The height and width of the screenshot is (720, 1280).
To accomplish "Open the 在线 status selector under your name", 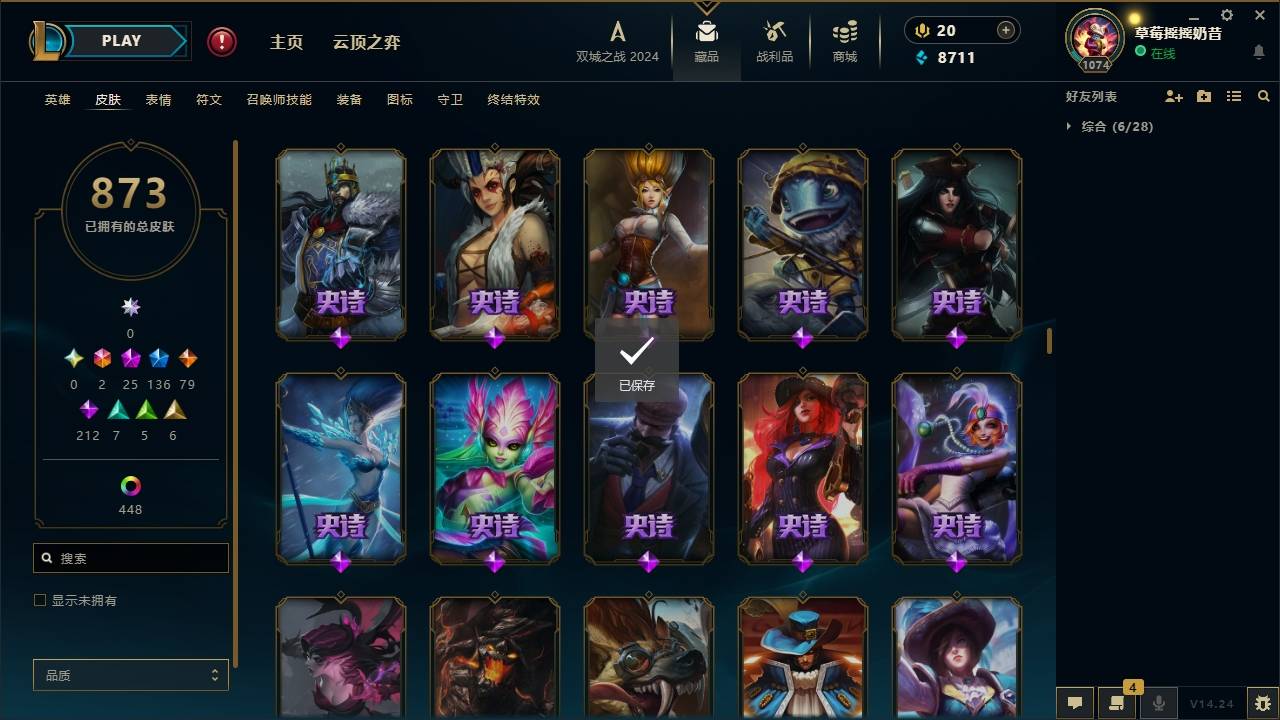I will click(1162, 53).
